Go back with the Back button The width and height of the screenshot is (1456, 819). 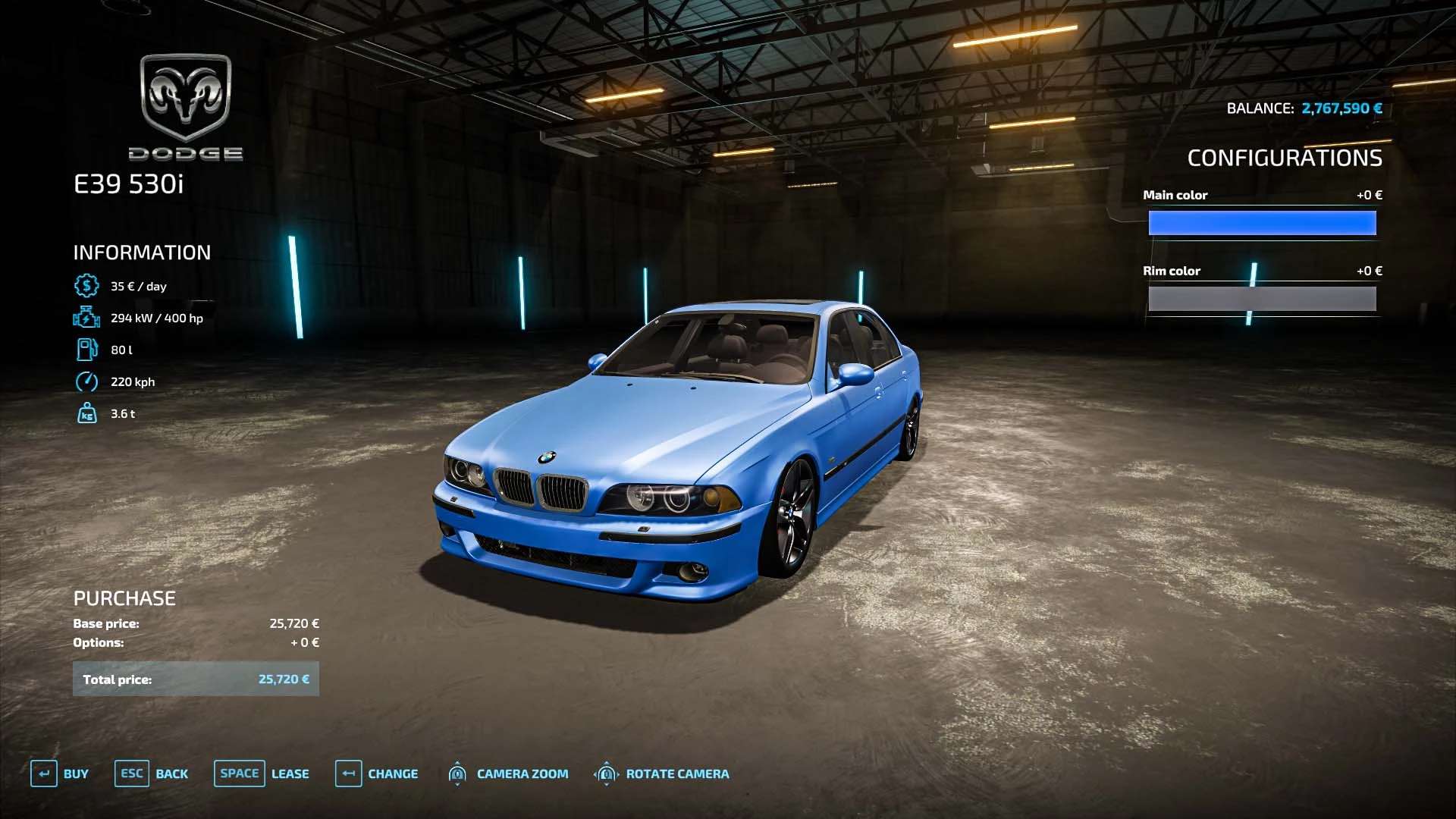tap(152, 773)
